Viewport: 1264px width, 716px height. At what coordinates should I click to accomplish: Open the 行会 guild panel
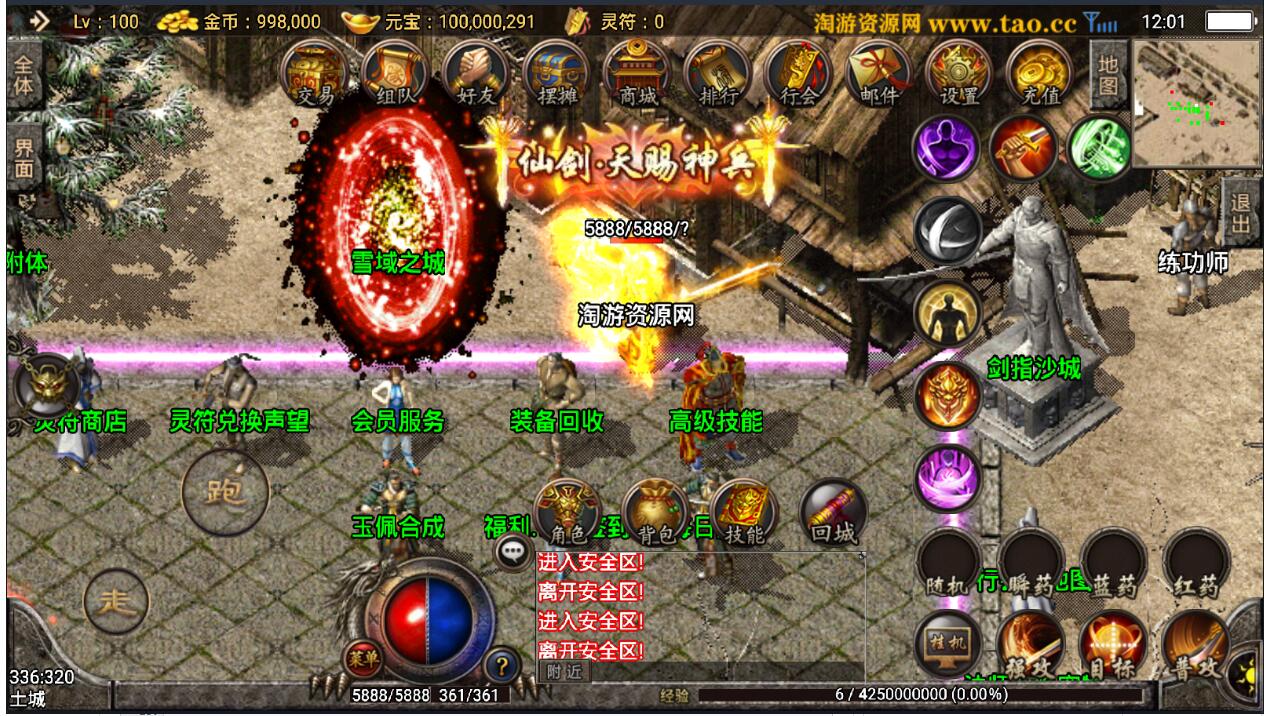click(798, 73)
